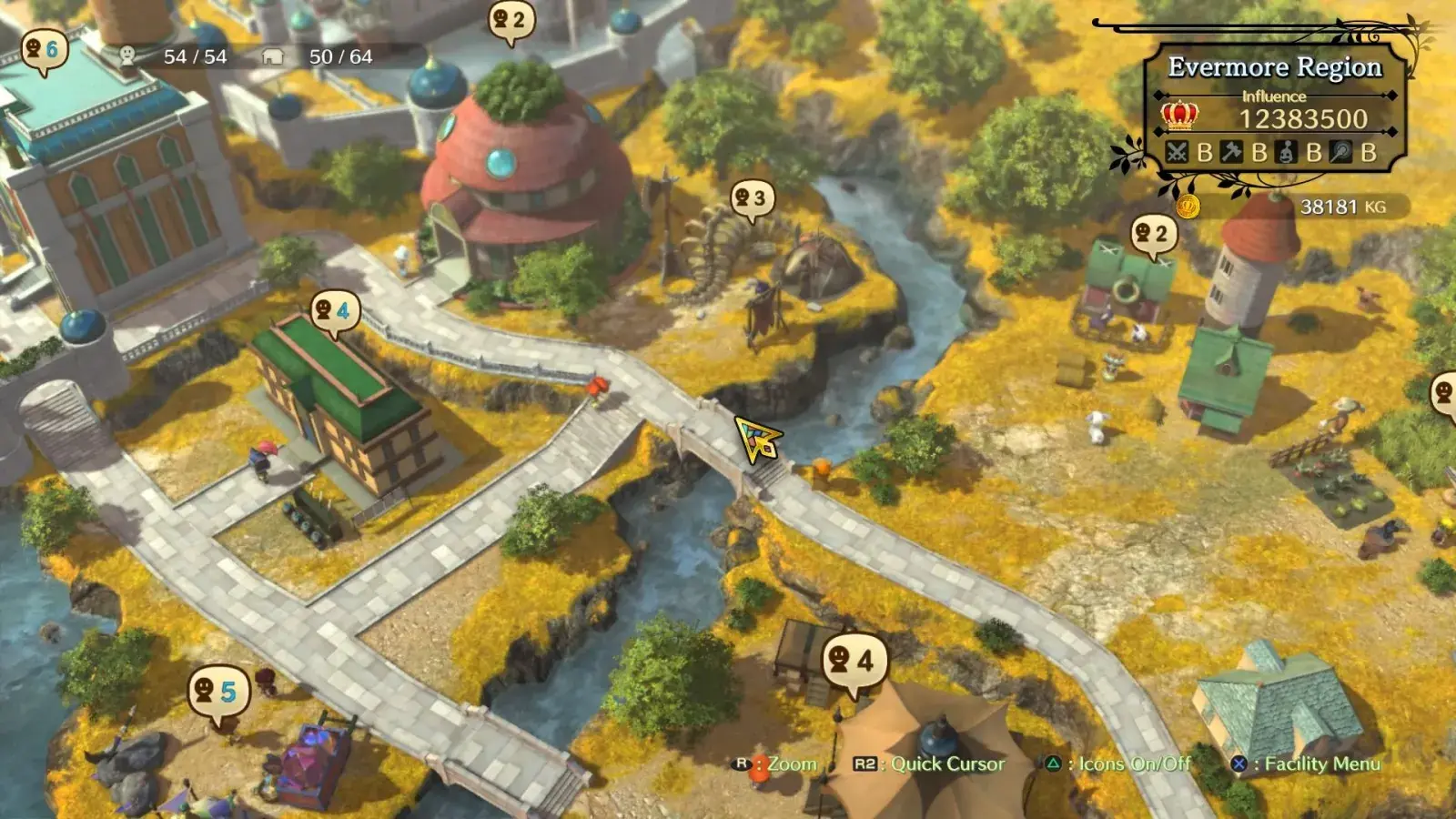The width and height of the screenshot is (1456, 819).
Task: Select the 4 marker above the green-roofed building
Action: pos(333,311)
